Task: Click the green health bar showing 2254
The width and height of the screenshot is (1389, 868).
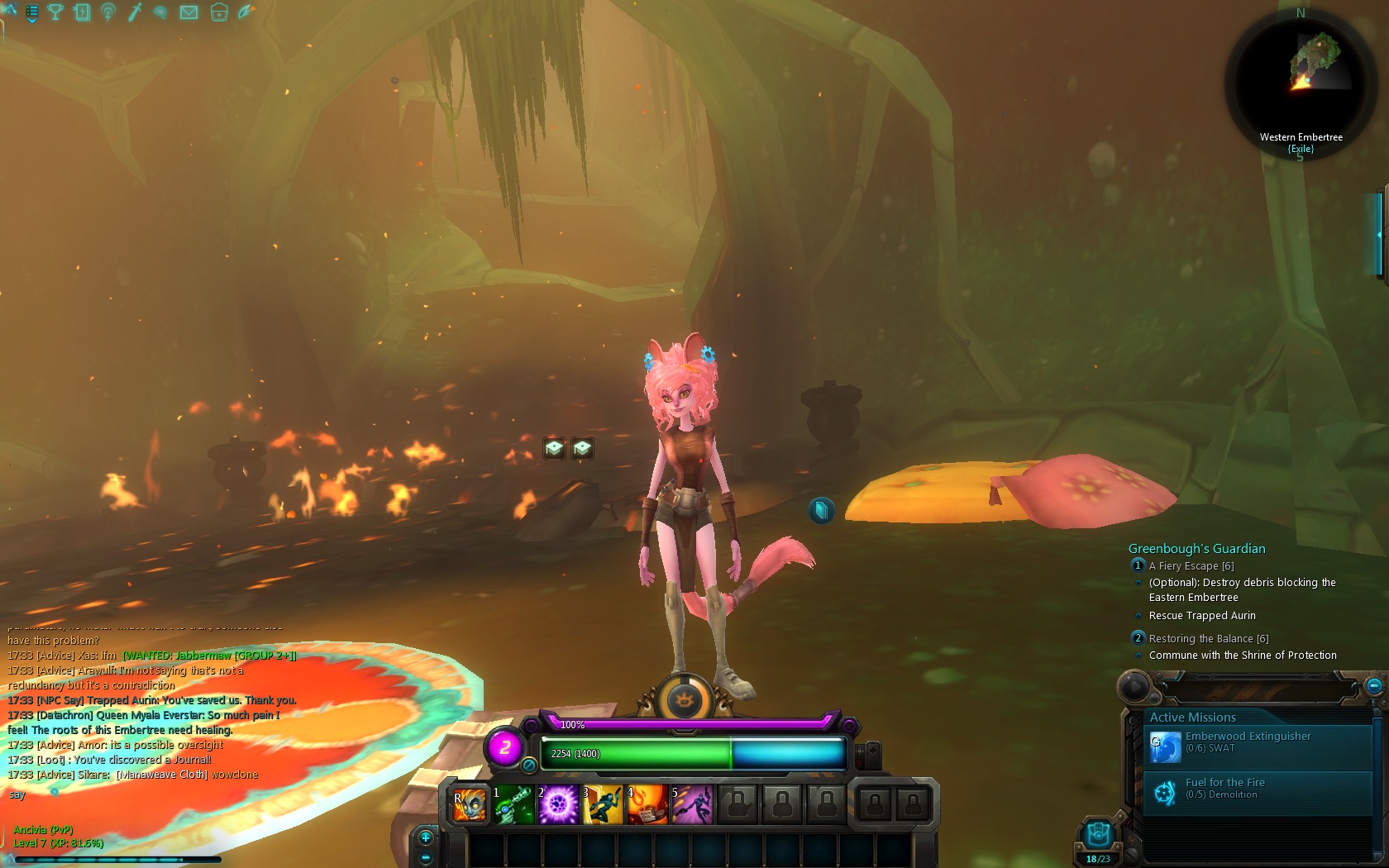Action: 637,754
